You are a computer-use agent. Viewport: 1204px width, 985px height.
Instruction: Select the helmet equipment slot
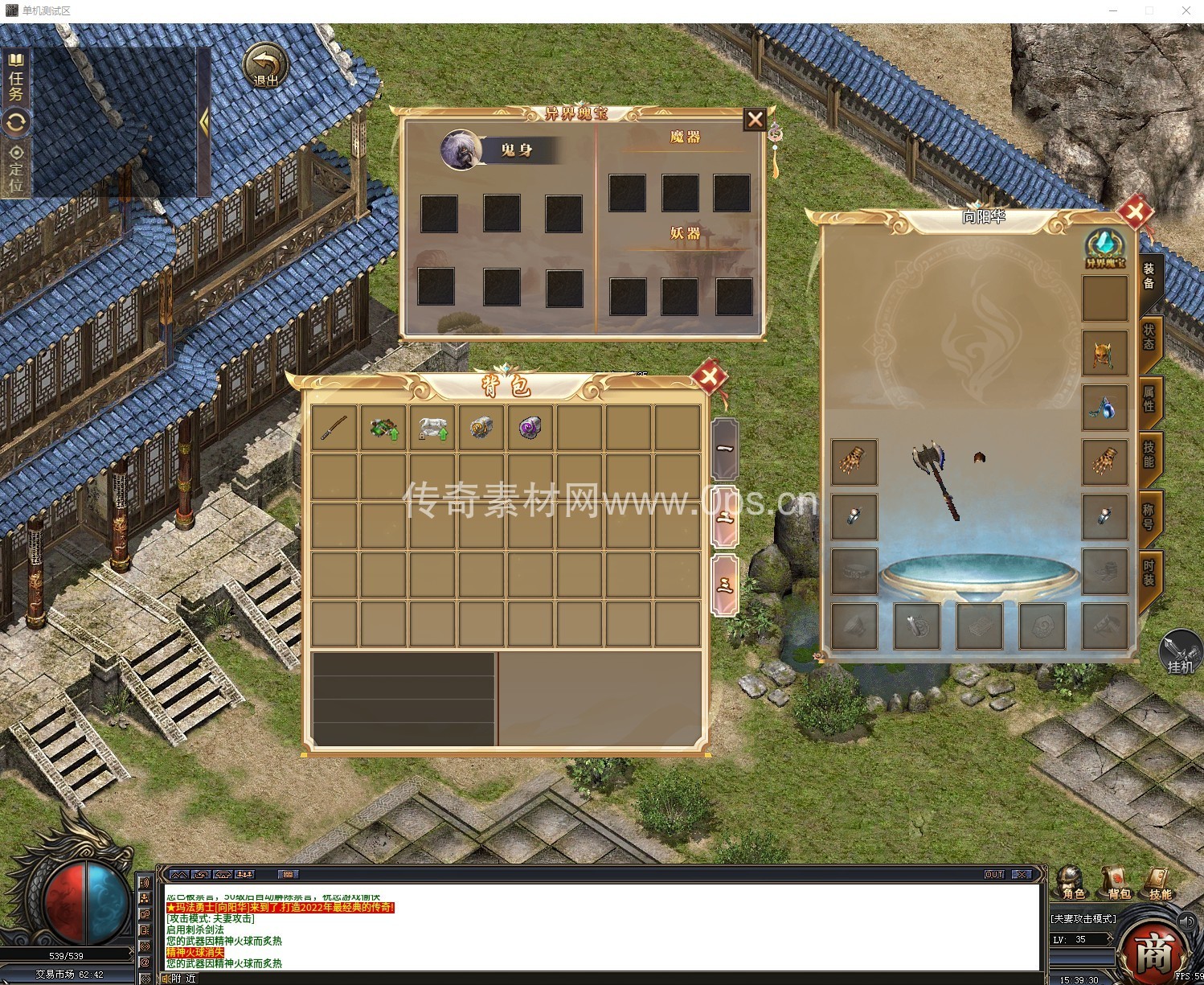(1104, 354)
